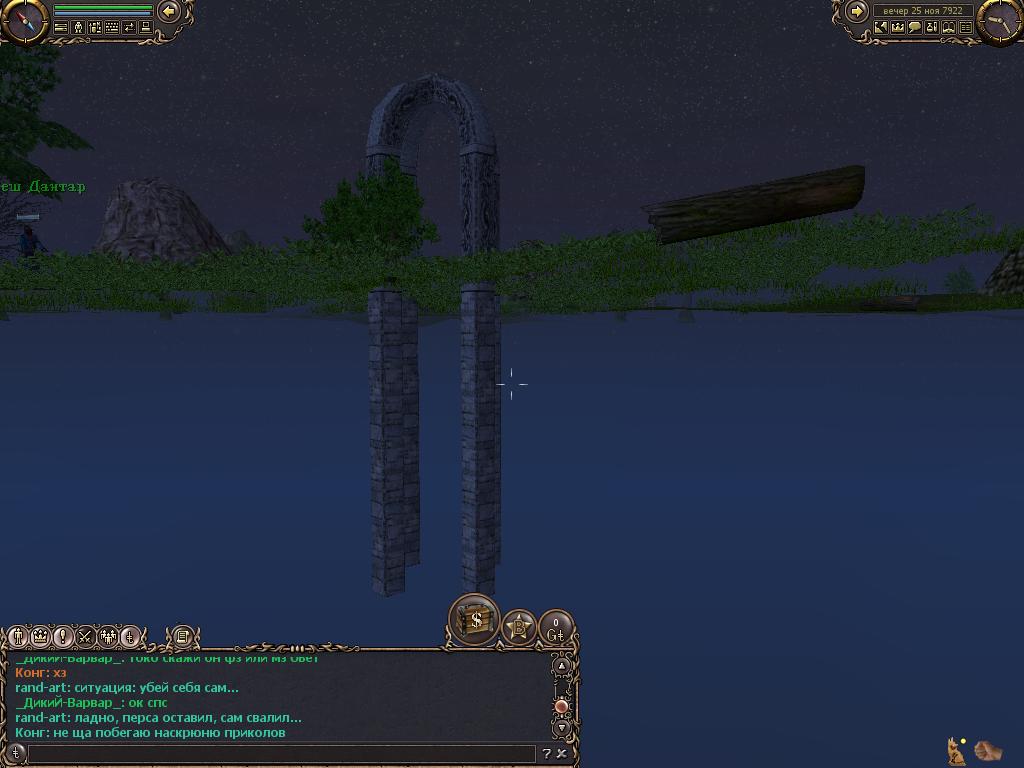Select the crossed swords chat filter
The width and height of the screenshot is (1024, 768).
[x=85, y=636]
